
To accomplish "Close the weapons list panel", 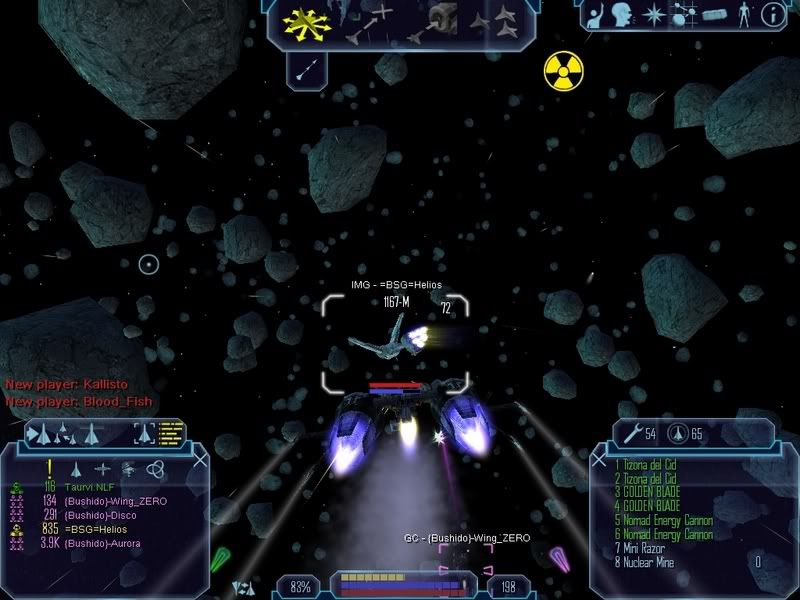I will [600, 459].
